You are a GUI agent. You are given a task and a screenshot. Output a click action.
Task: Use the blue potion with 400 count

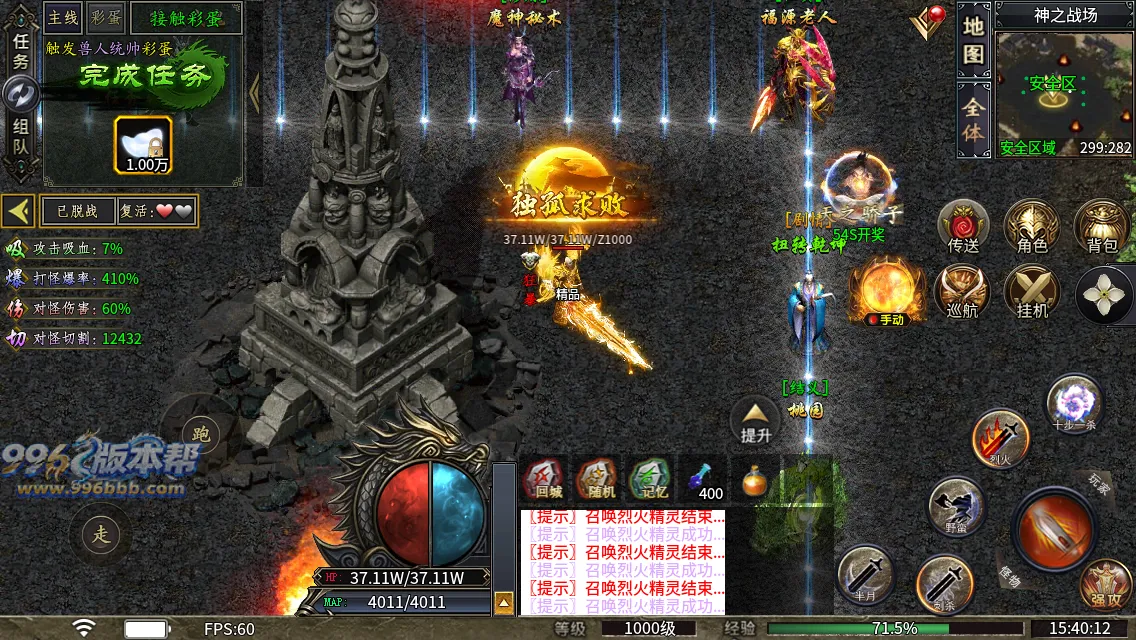click(x=704, y=479)
